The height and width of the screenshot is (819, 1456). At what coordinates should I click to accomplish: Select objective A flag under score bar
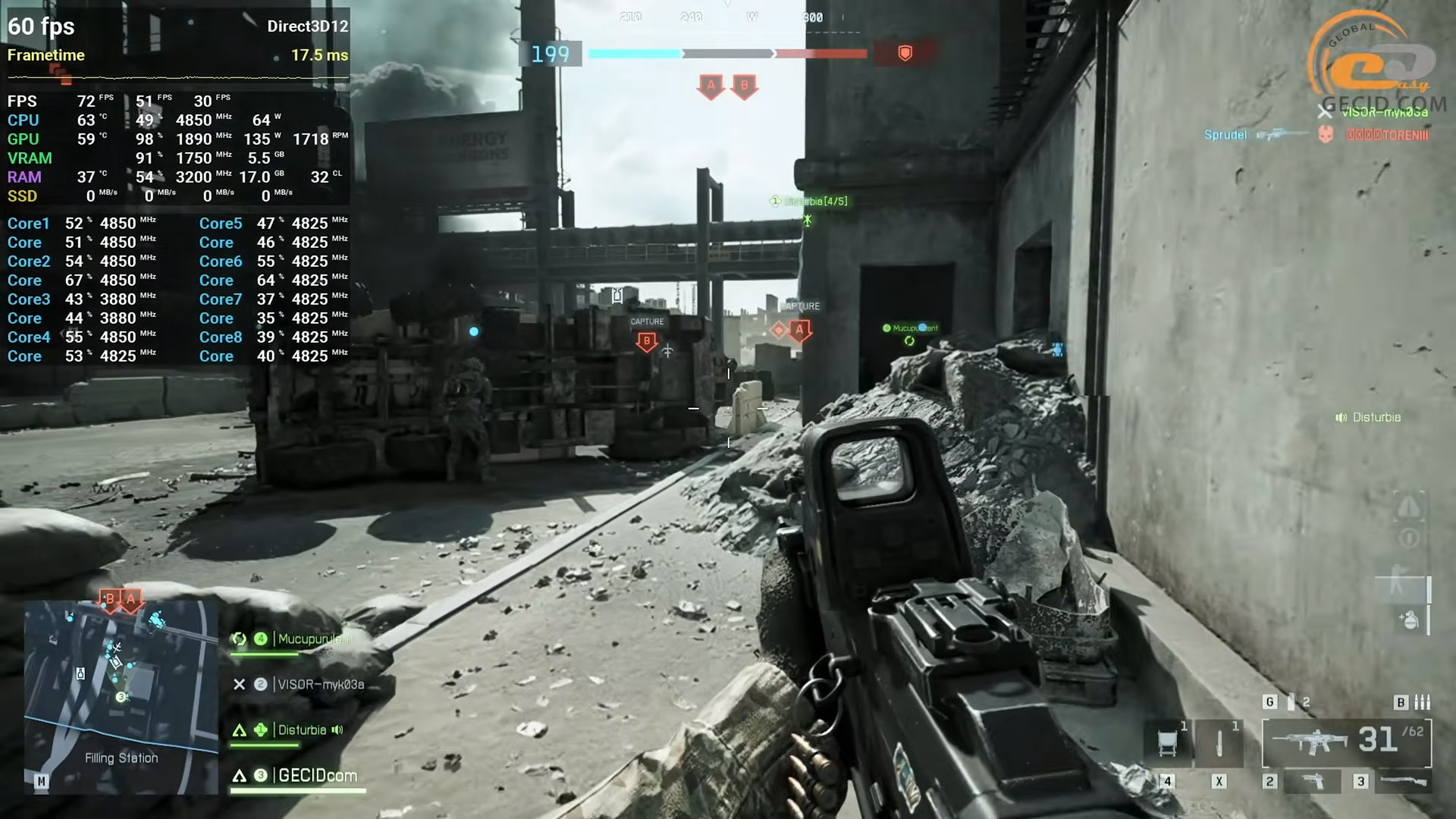click(711, 86)
